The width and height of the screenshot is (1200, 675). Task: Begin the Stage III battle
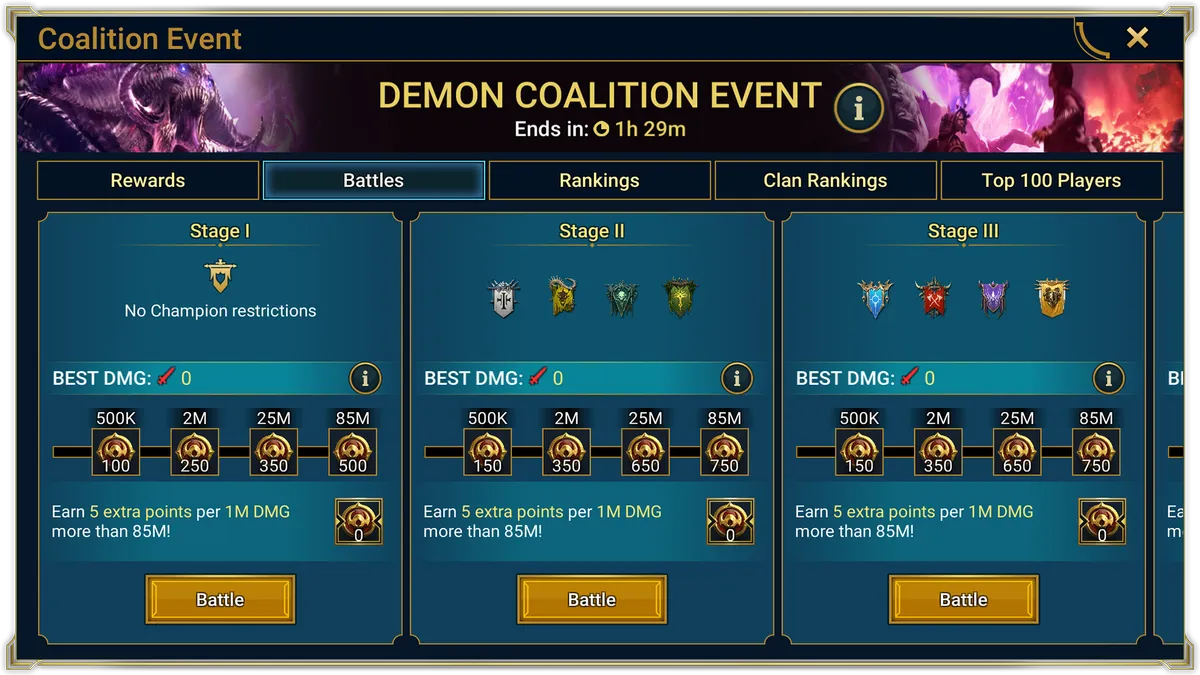pos(964,599)
